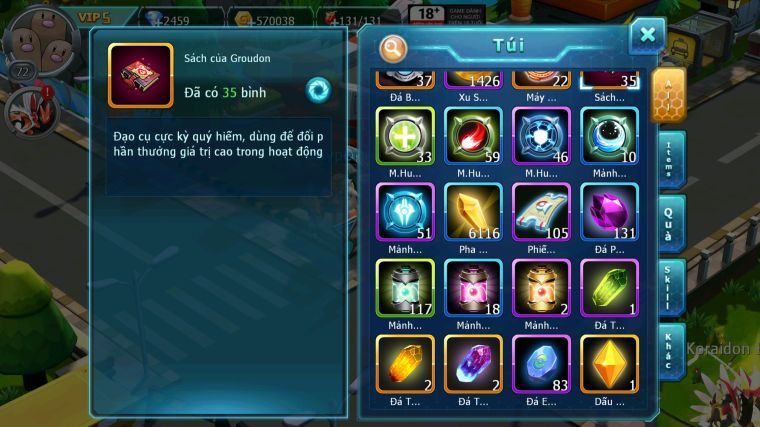Close the Túi bag window
The image size is (760, 427).
(x=647, y=35)
